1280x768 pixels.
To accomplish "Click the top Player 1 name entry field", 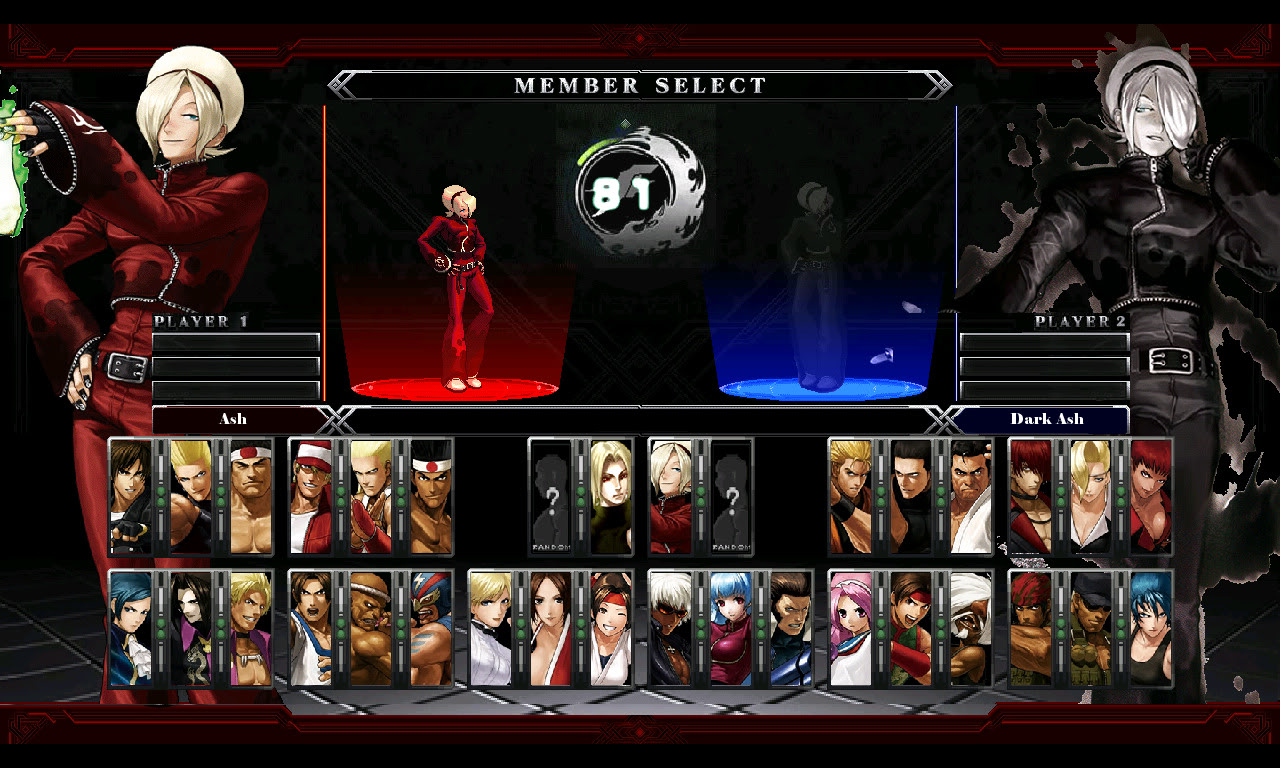I will tap(235, 342).
